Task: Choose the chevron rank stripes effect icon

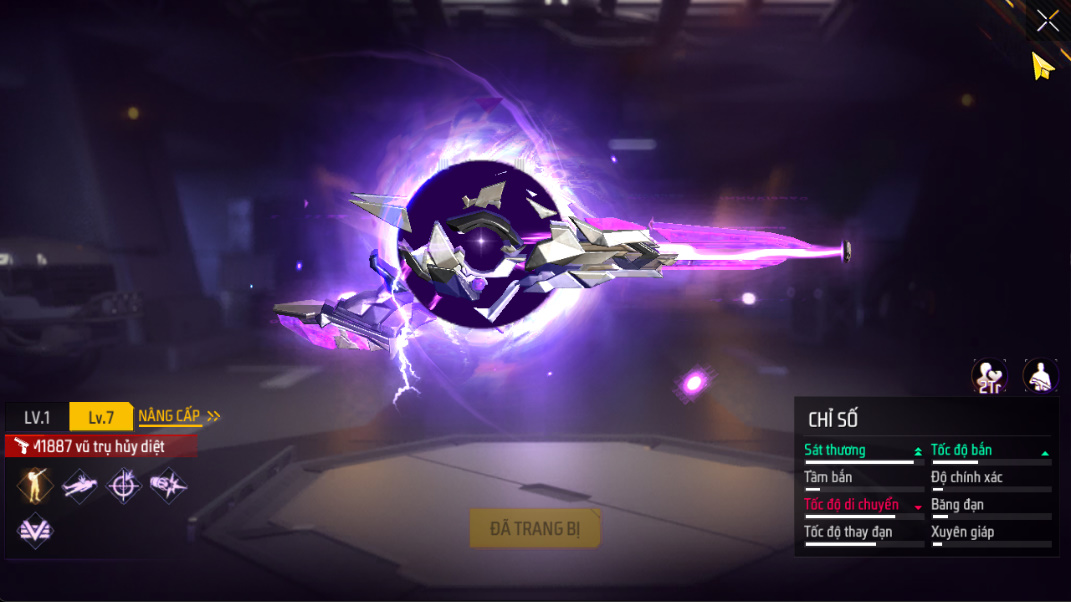Action: pos(36,529)
